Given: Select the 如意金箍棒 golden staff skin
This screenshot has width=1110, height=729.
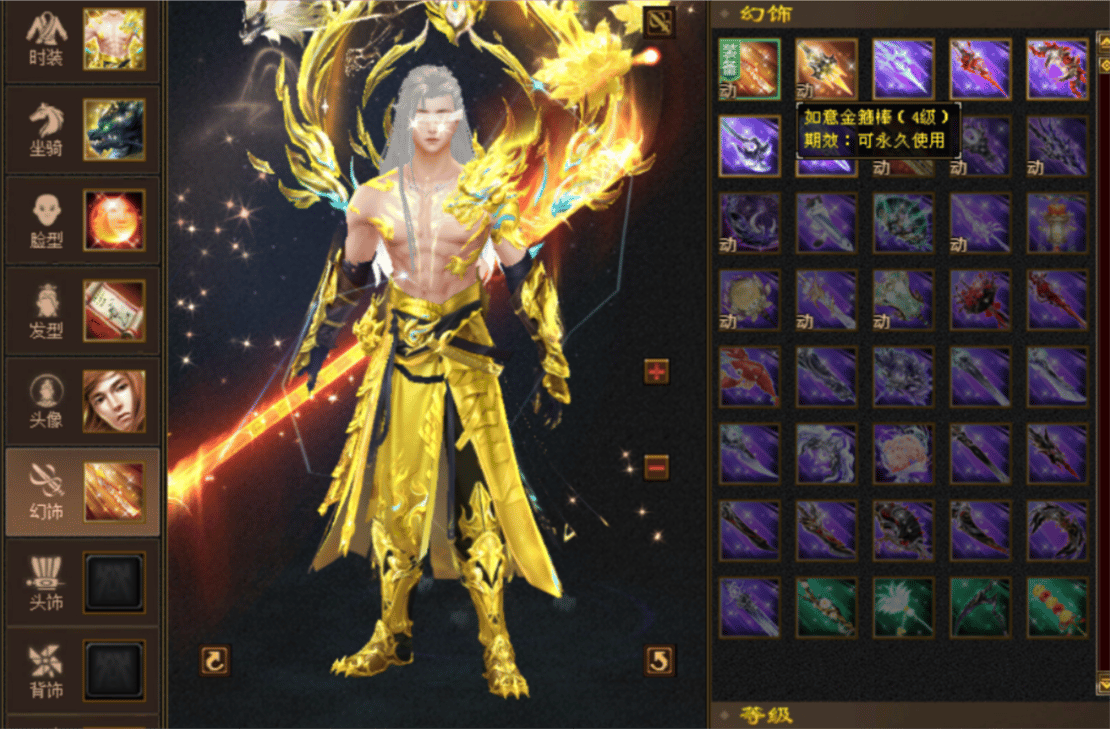Looking at the screenshot, I should (826, 69).
